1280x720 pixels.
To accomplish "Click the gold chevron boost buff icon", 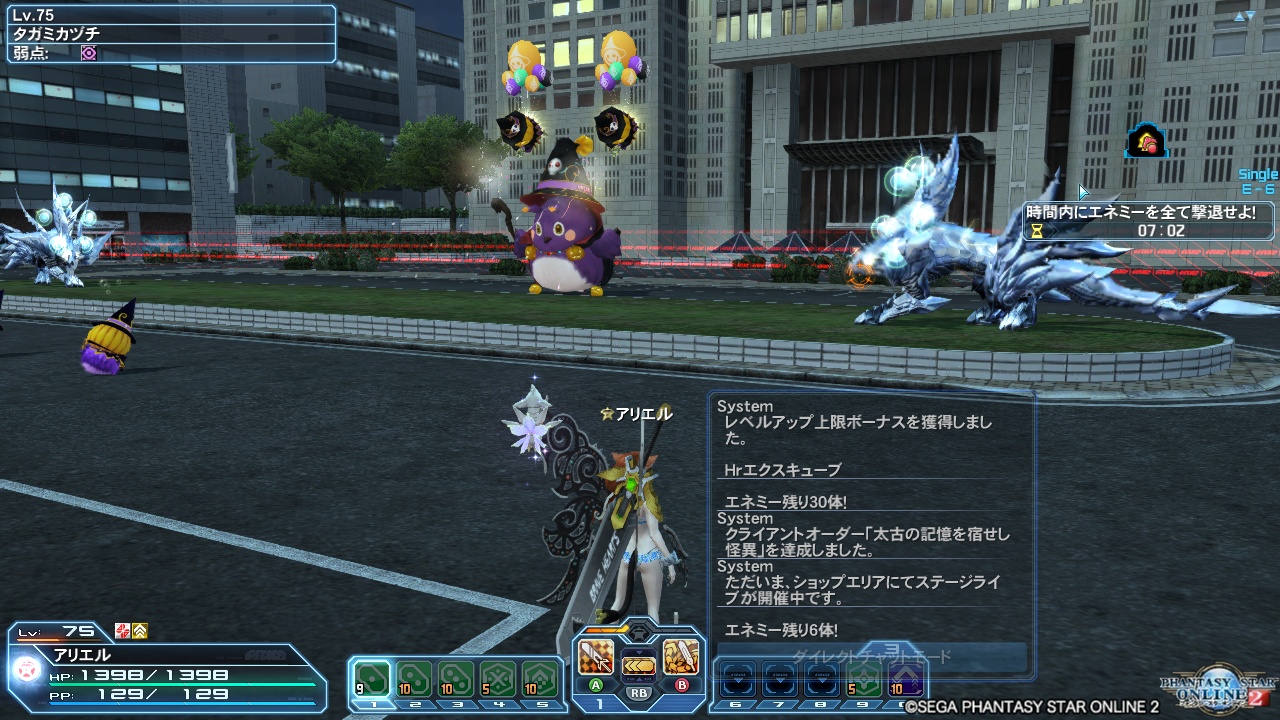I will pos(140,633).
